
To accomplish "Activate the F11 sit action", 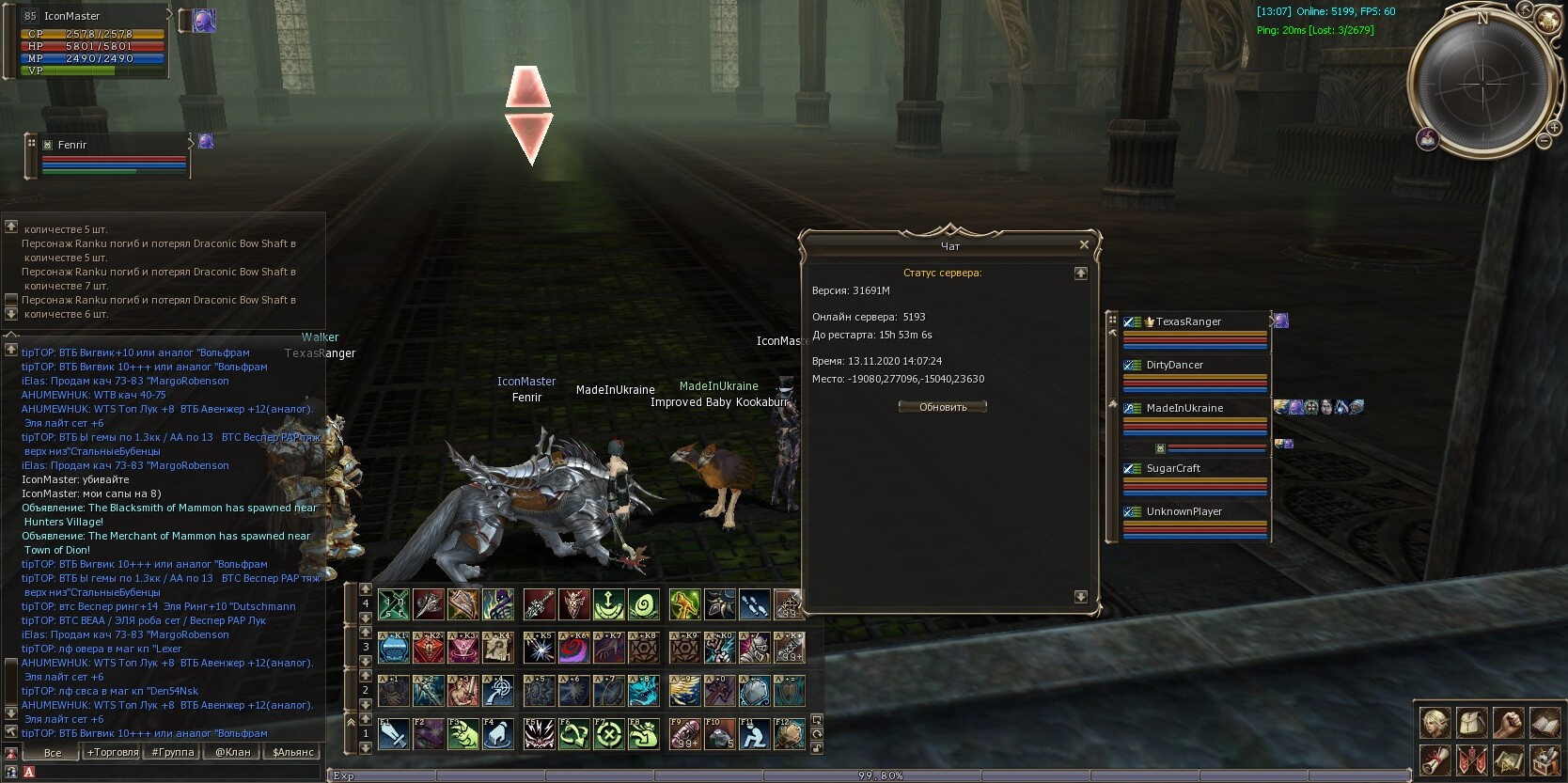I will (x=754, y=734).
